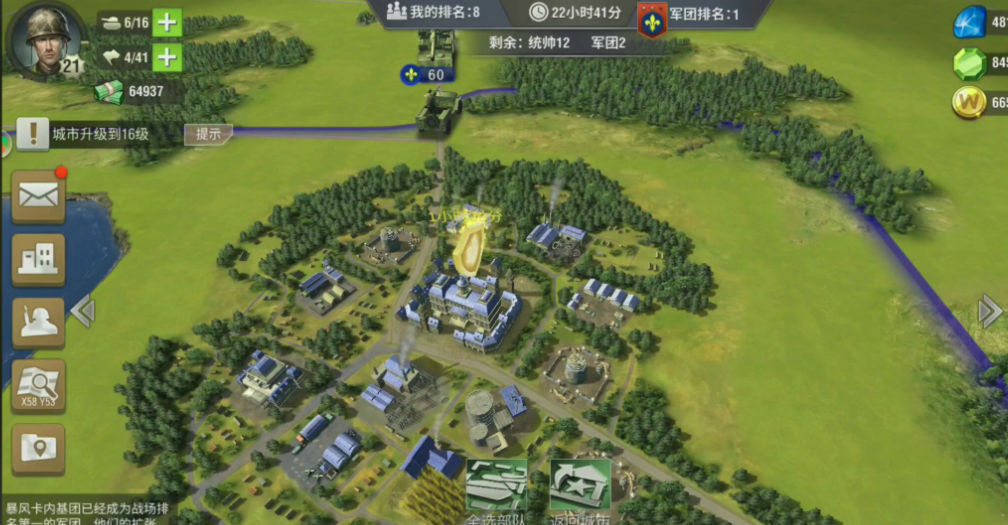Image resolution: width=1008 pixels, height=525 pixels.
Task: Add more march orders with the plus button
Action: pos(167,57)
